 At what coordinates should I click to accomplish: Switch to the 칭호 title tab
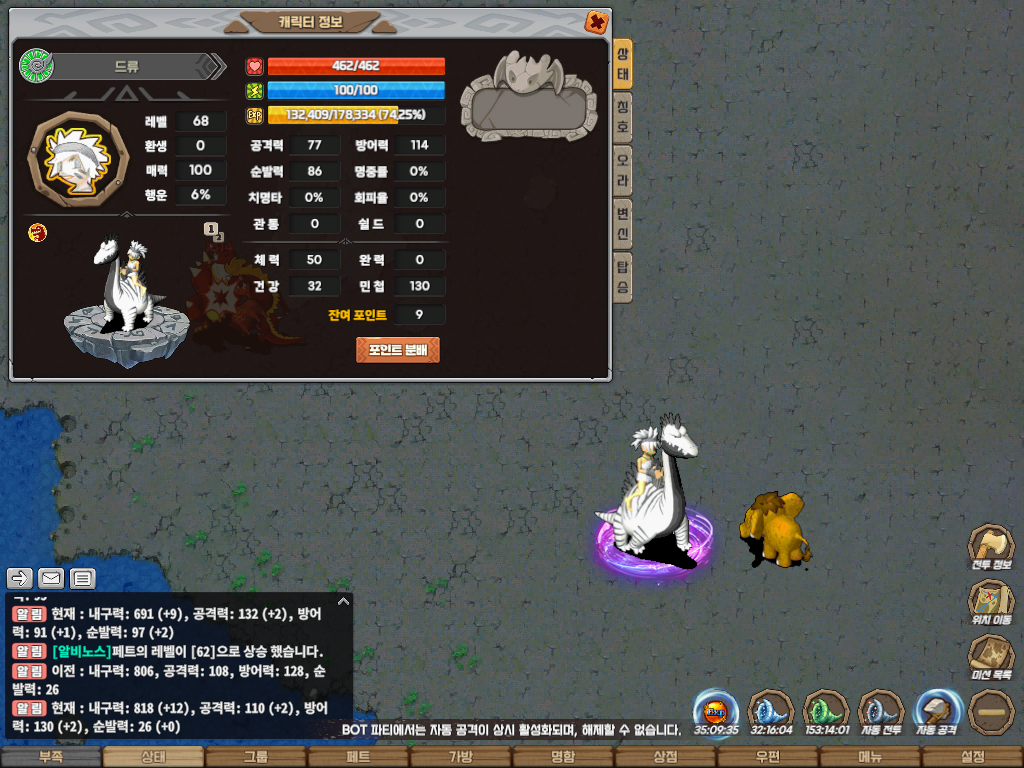pyautogui.click(x=623, y=119)
